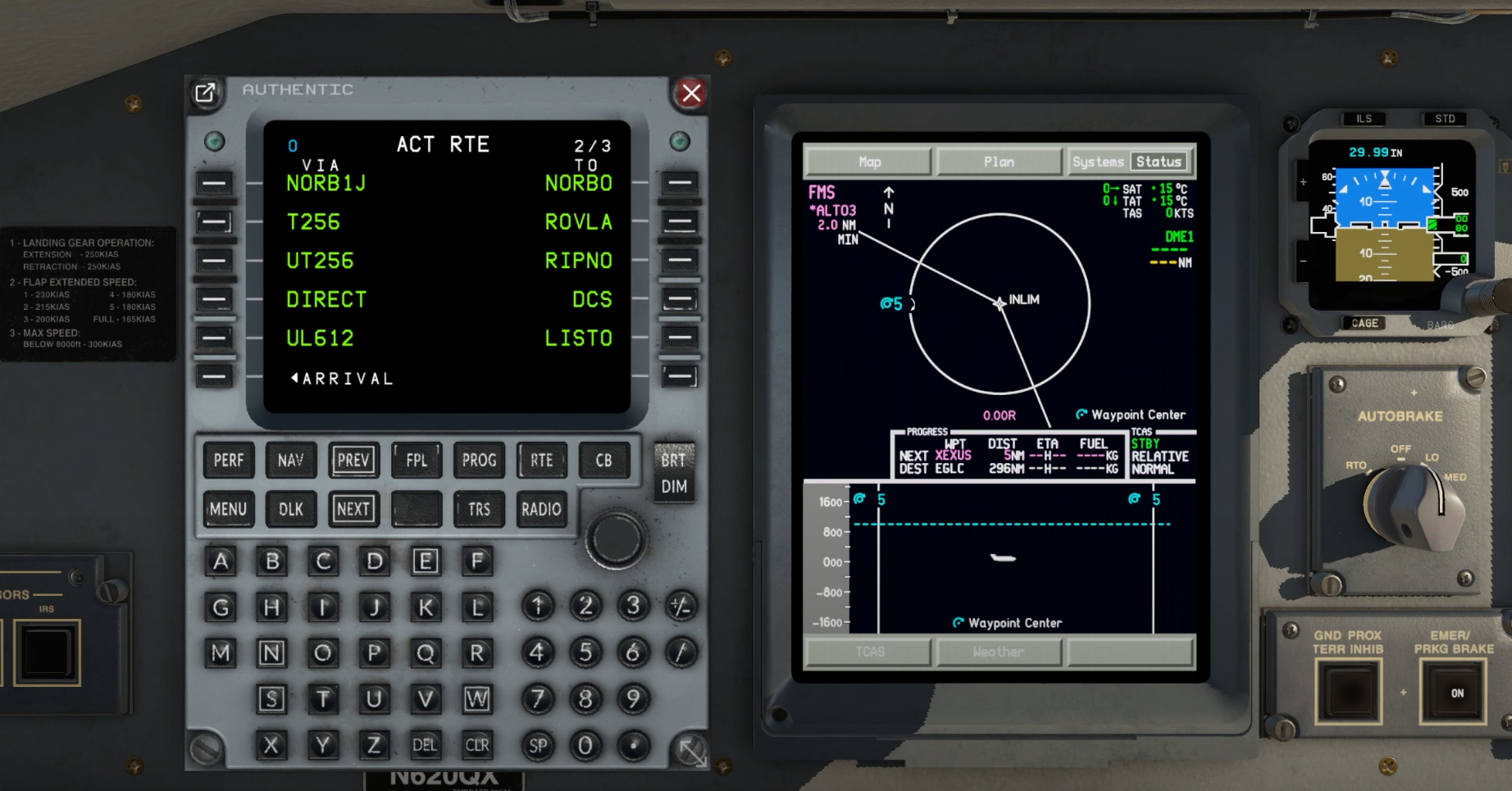
Task: Close the FMS popout panel
Action: tap(691, 93)
